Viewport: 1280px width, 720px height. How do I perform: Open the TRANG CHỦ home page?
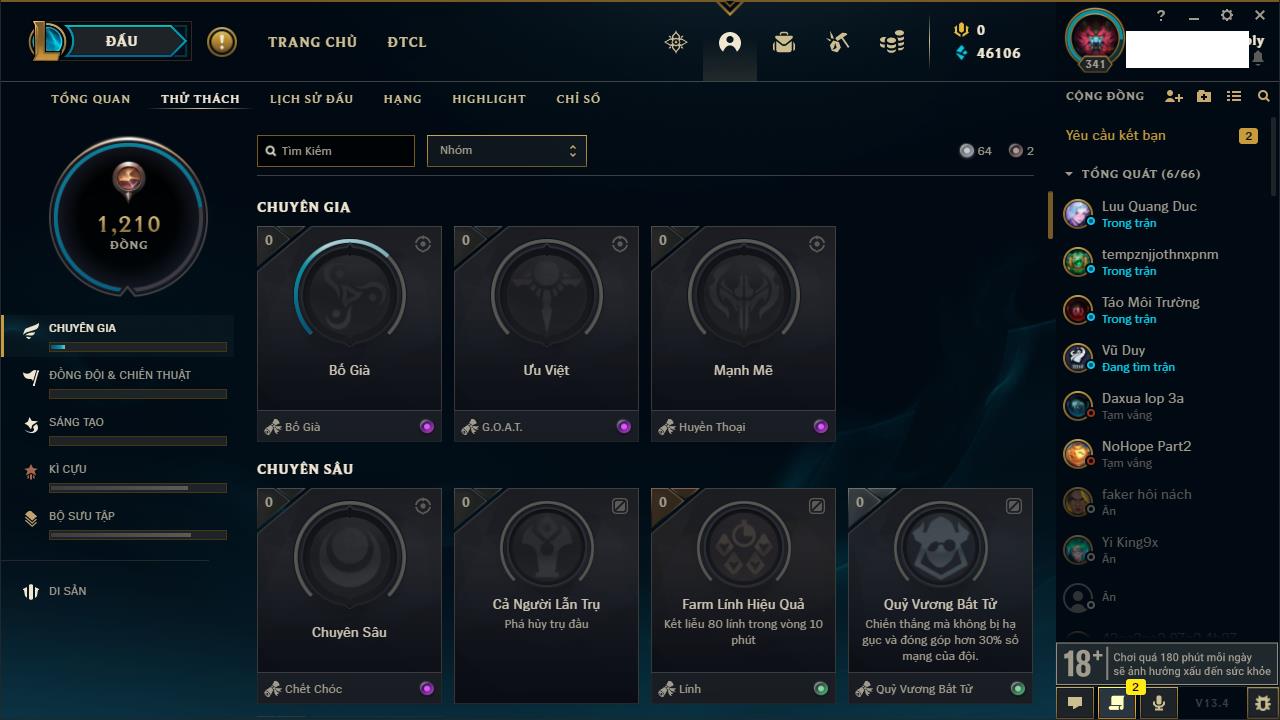tap(312, 42)
